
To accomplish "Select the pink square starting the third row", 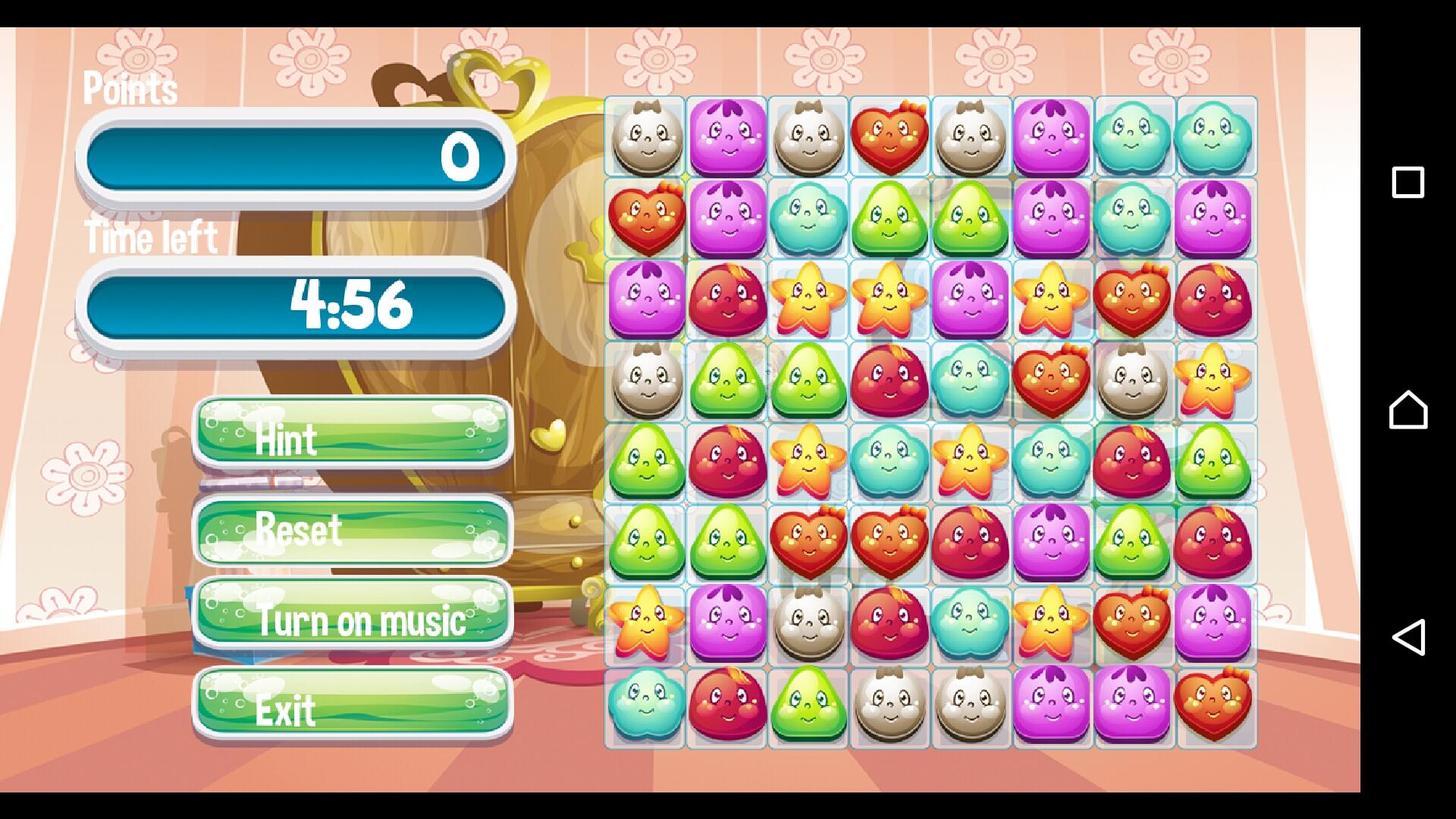I will [x=646, y=300].
